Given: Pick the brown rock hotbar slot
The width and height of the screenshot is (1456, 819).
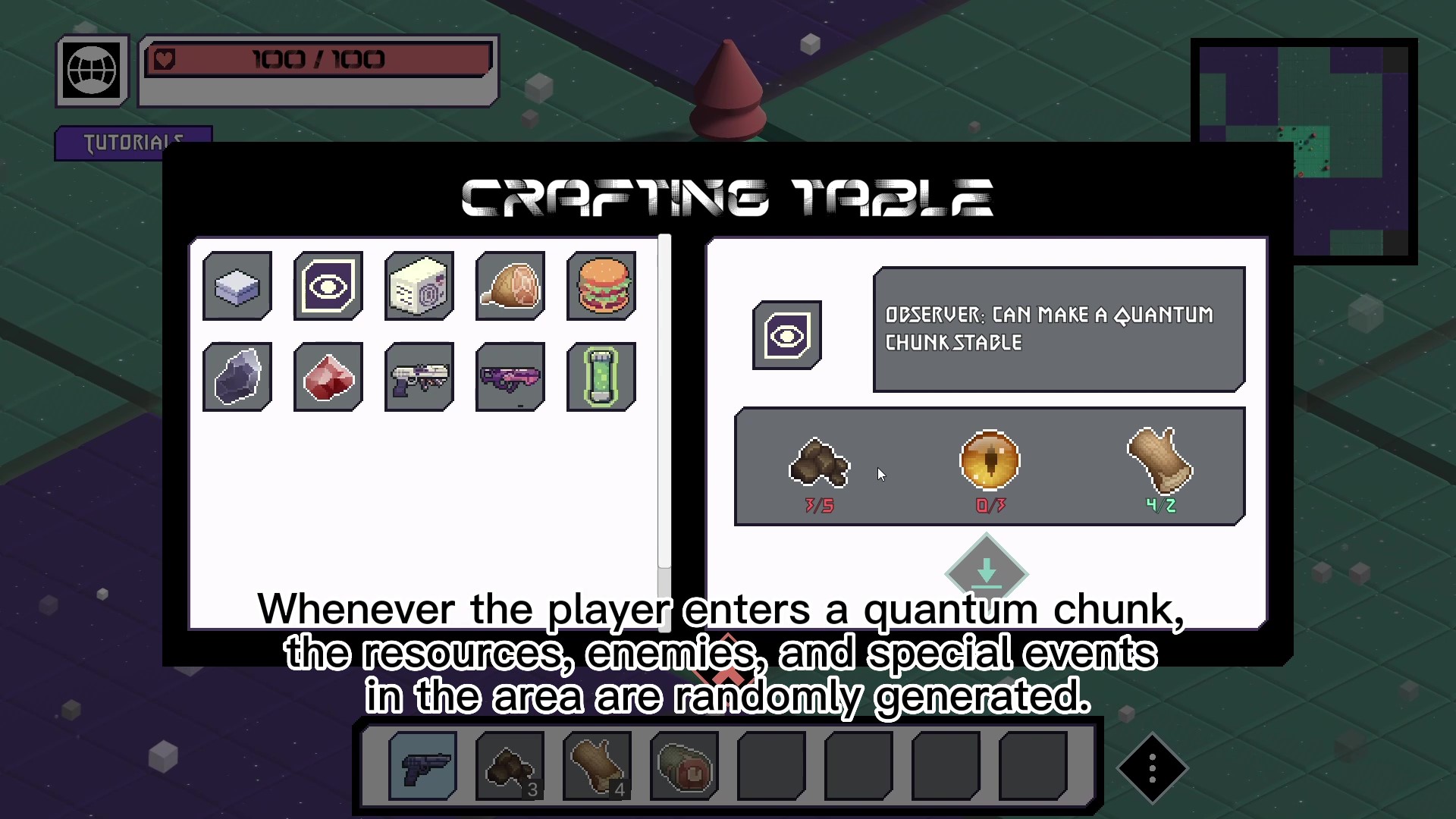Looking at the screenshot, I should tap(510, 766).
